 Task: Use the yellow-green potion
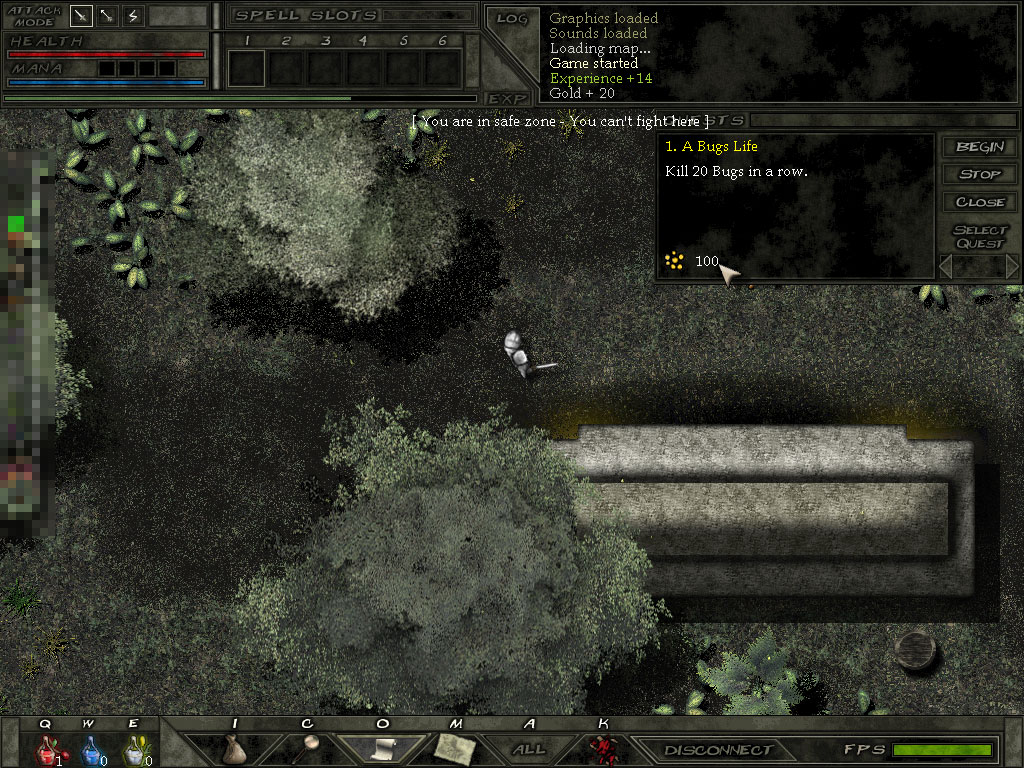pos(133,749)
